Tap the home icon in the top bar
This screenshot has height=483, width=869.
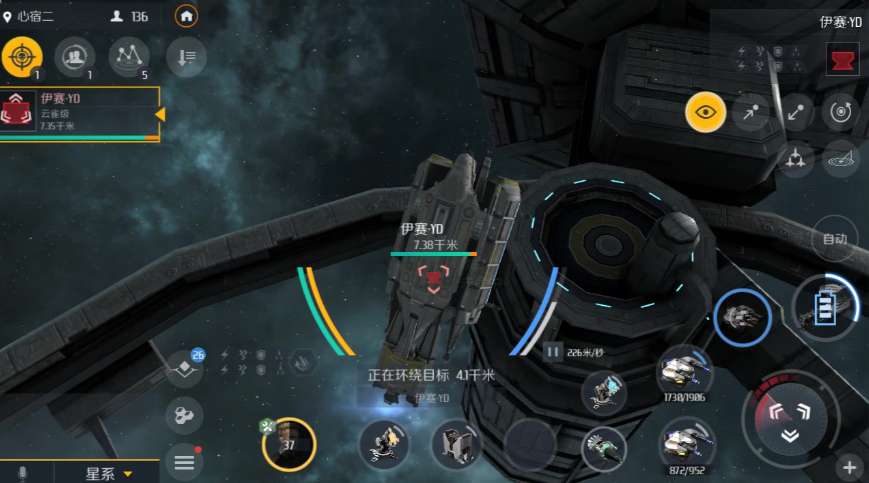[186, 16]
